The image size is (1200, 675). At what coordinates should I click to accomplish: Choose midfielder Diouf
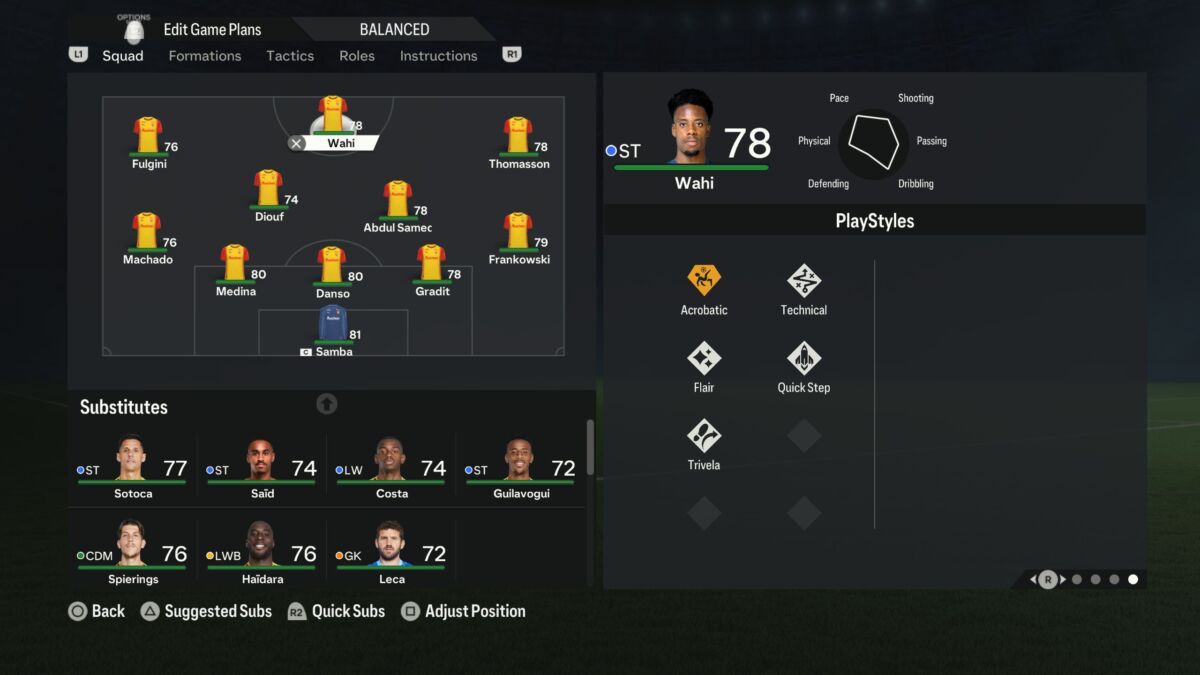(x=267, y=190)
